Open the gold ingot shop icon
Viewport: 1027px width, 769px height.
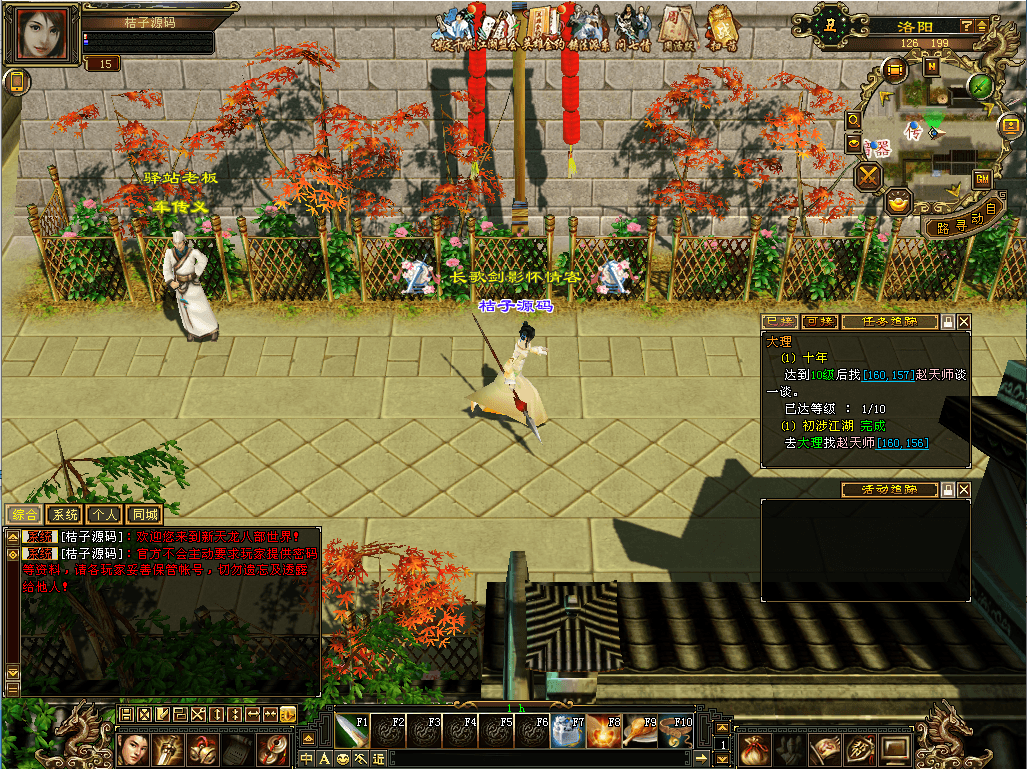pos(899,203)
